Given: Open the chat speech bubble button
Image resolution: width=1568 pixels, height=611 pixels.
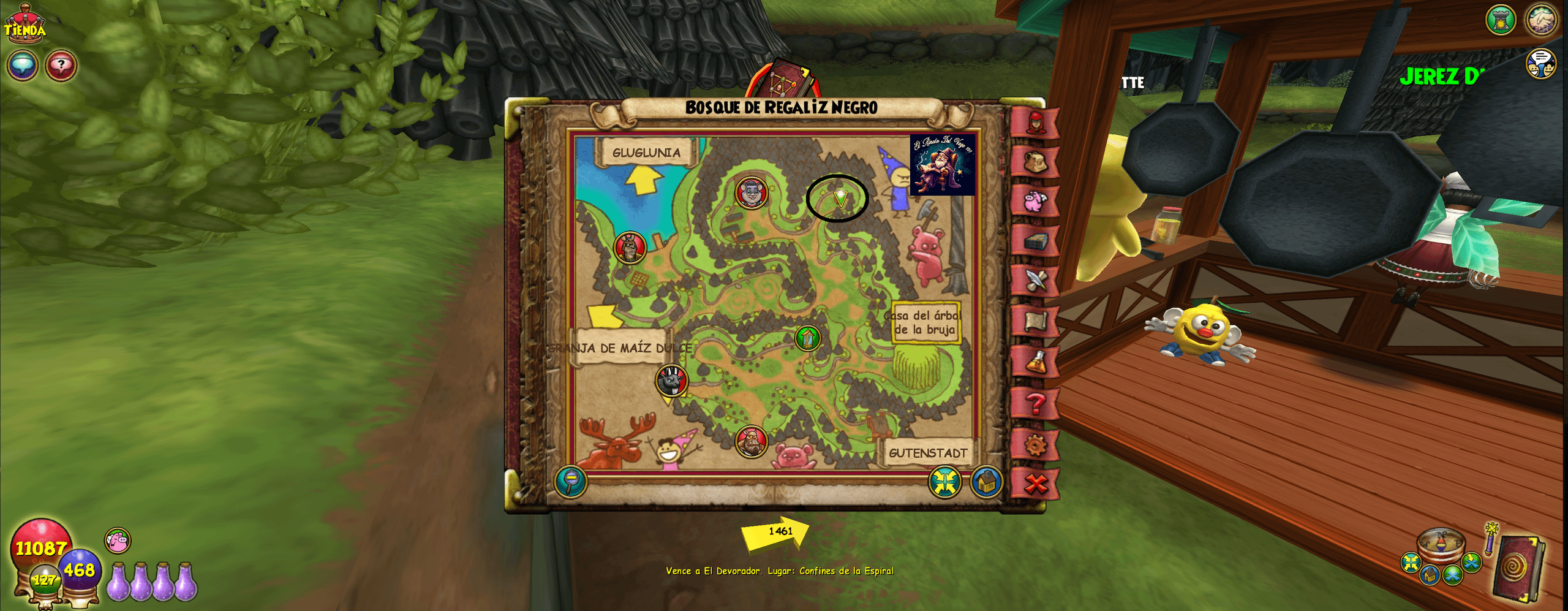Looking at the screenshot, I should 23,66.
